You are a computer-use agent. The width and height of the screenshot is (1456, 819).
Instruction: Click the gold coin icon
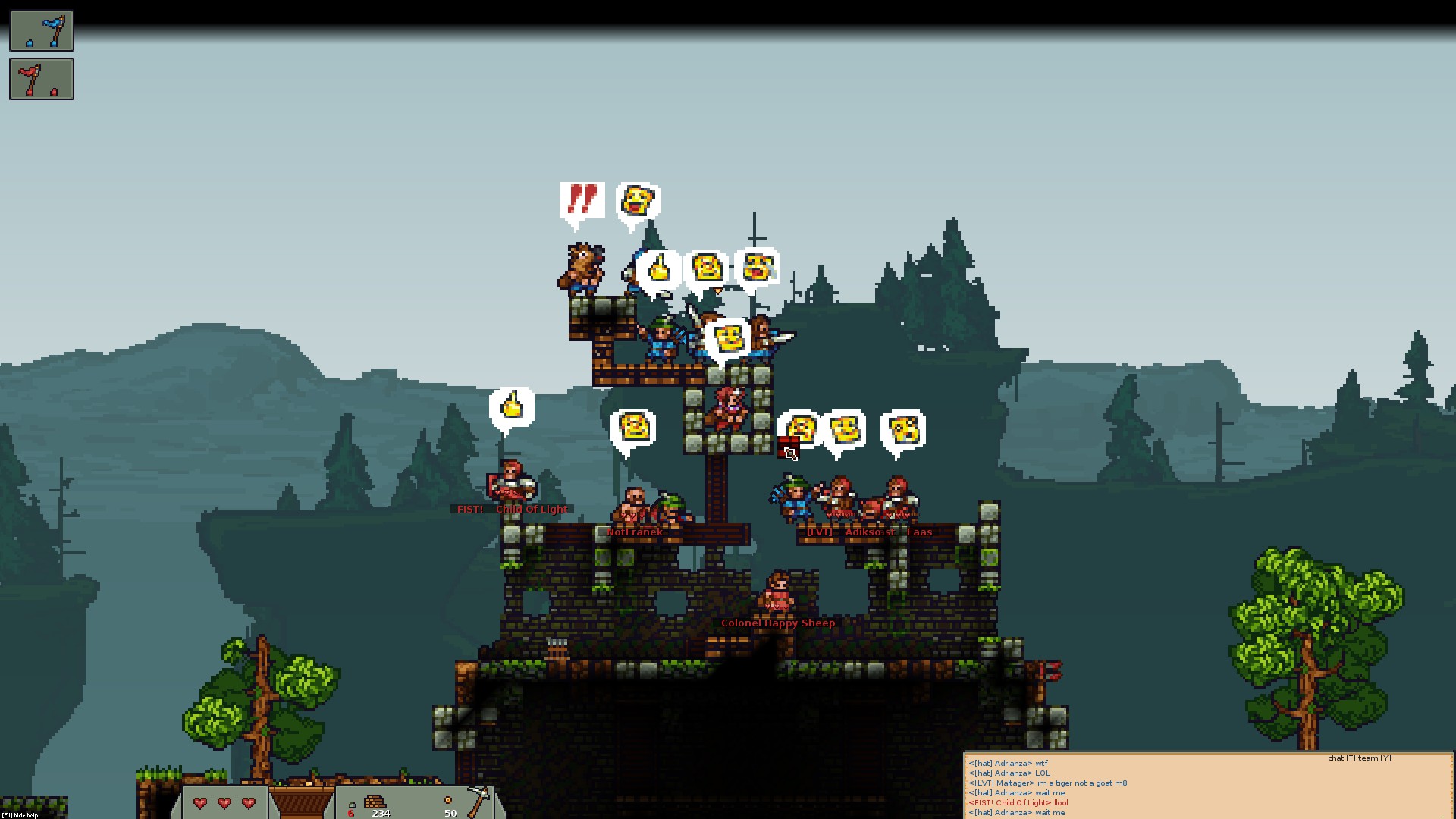[449, 800]
